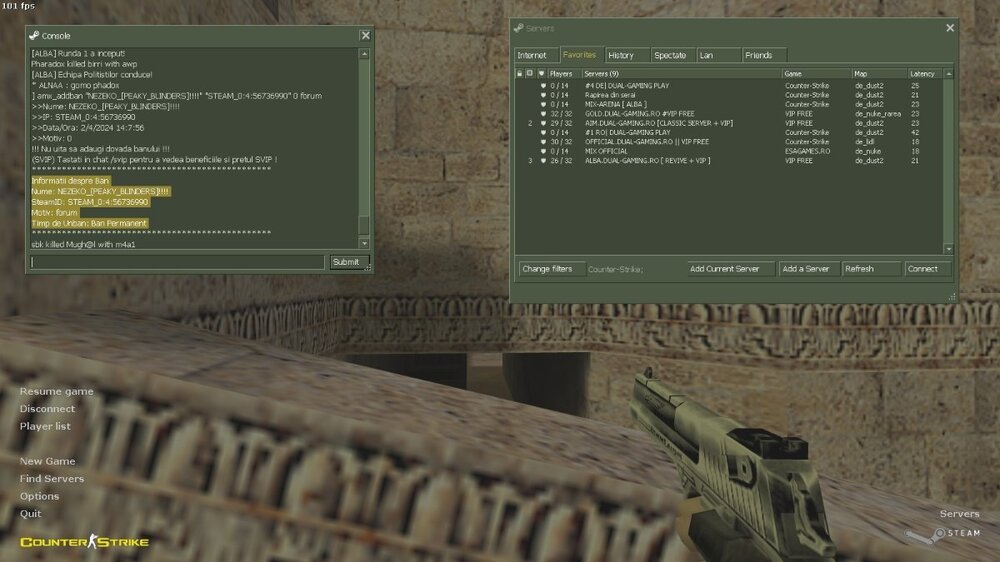The width and height of the screenshot is (1000, 562).
Task: Focus the console command input field
Action: 178,262
